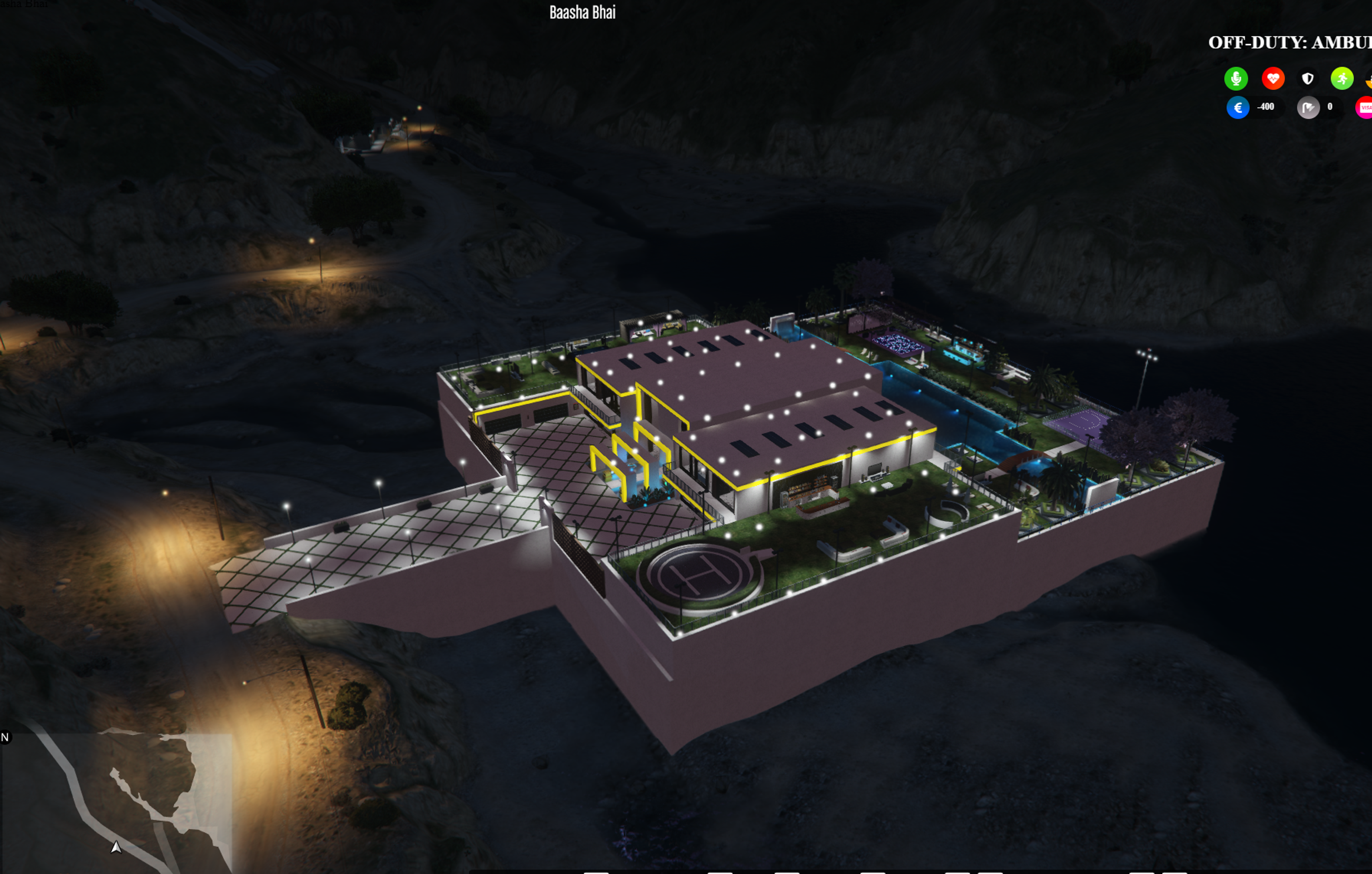The image size is (1372, 874).
Task: Select the shield armor icon
Action: tap(1308, 79)
